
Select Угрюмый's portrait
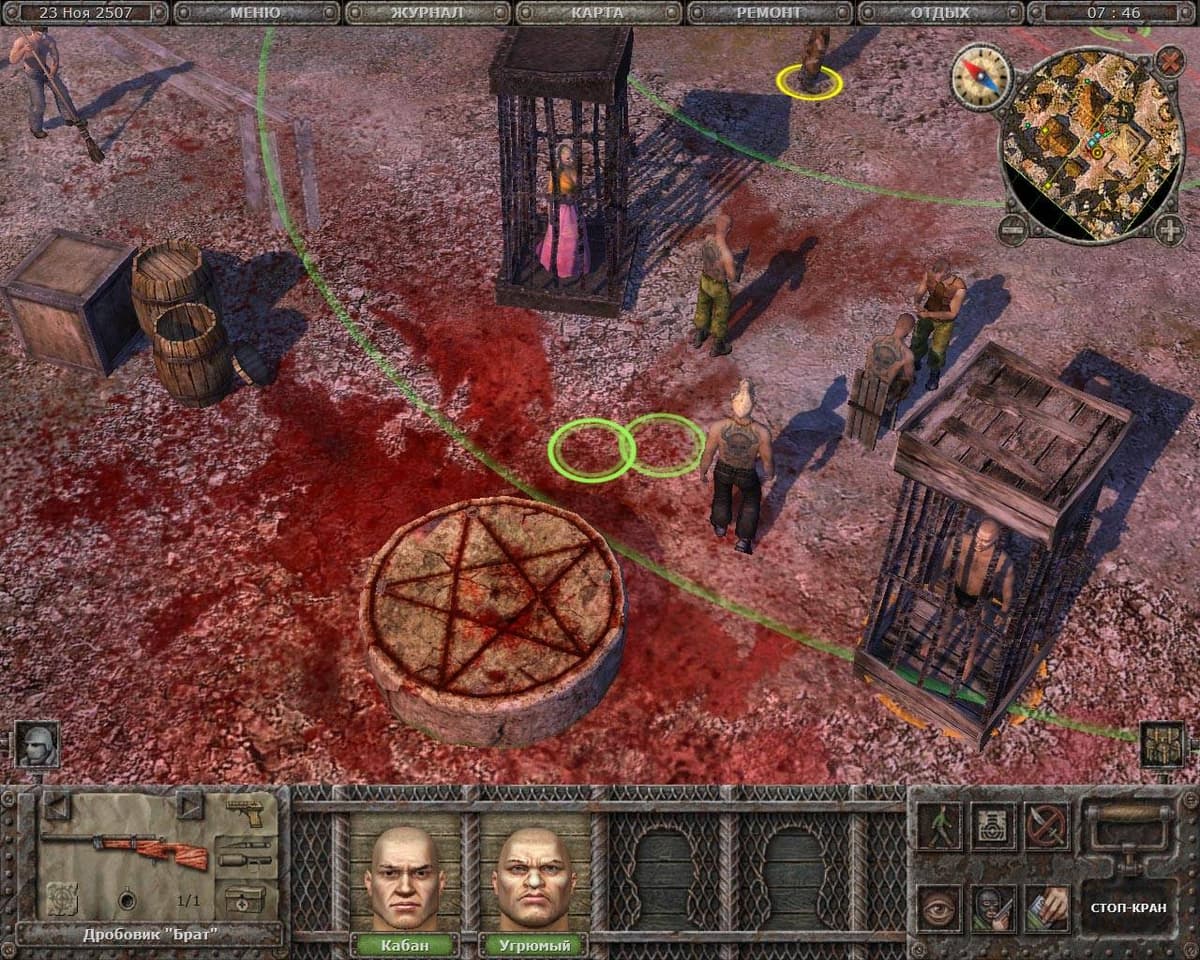pyautogui.click(x=532, y=877)
